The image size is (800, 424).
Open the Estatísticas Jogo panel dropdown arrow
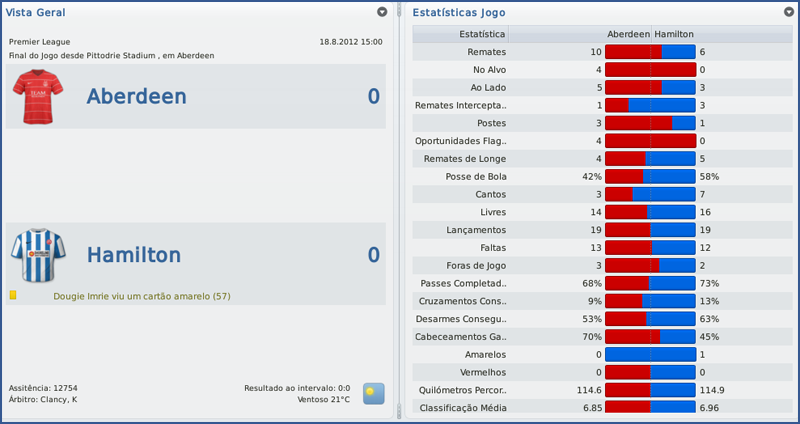(789, 12)
